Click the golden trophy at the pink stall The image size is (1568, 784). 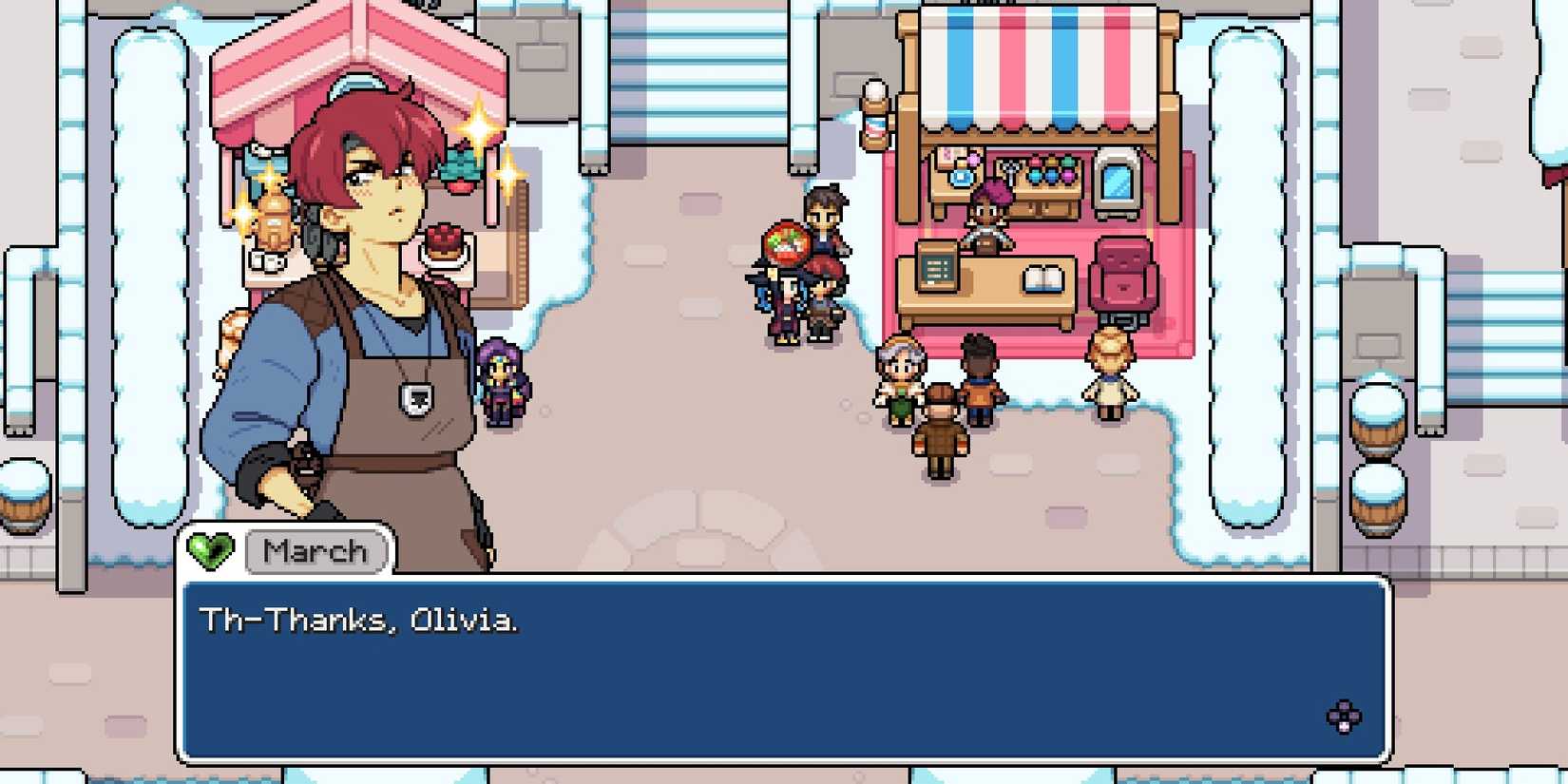[274, 220]
